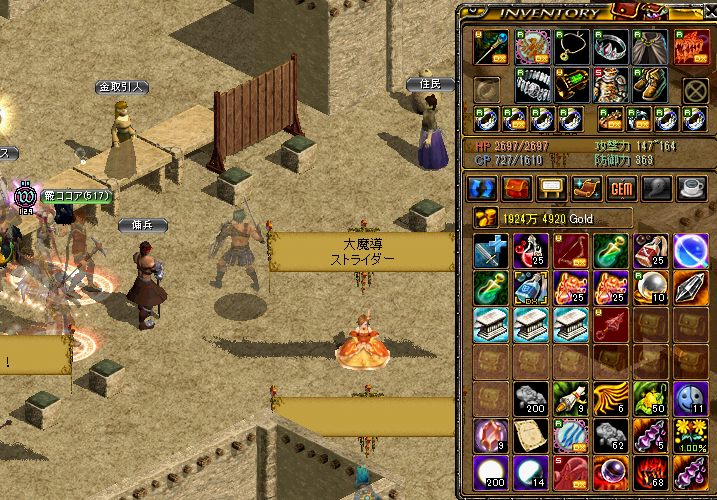Open the signboard button in inventory

(552, 188)
